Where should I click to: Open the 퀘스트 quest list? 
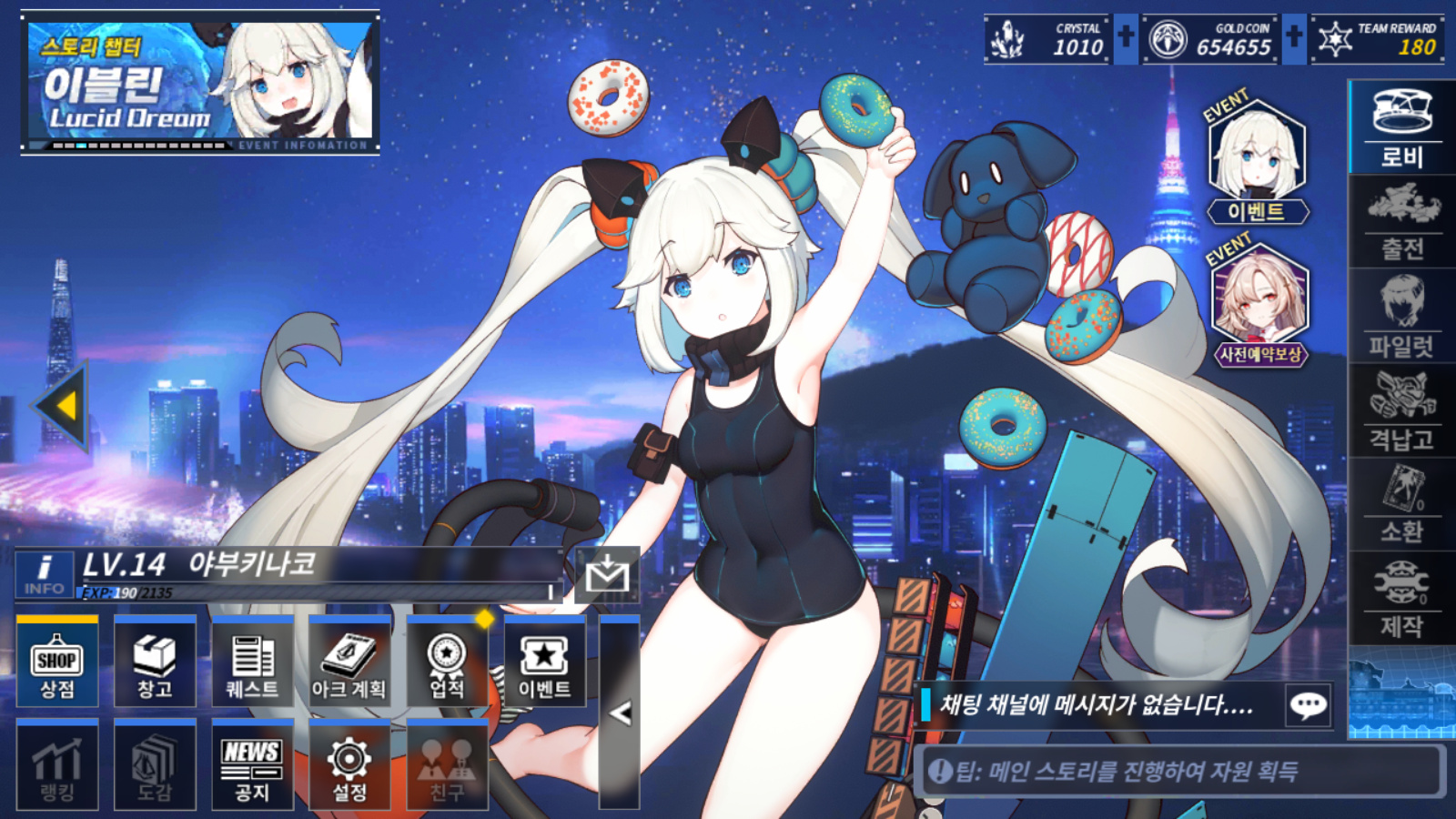pos(252,662)
